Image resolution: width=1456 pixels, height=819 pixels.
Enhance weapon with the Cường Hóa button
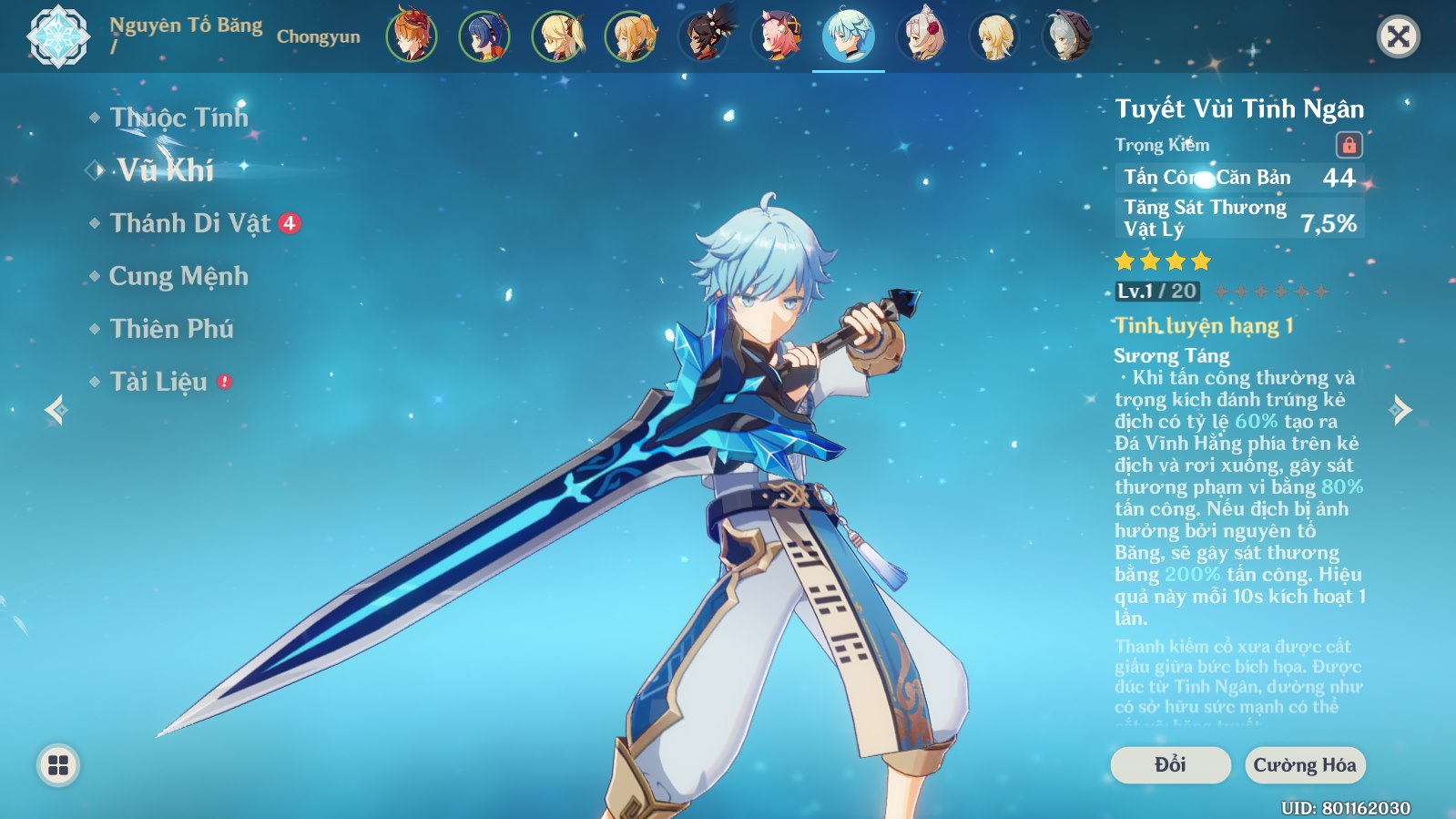click(x=1305, y=765)
